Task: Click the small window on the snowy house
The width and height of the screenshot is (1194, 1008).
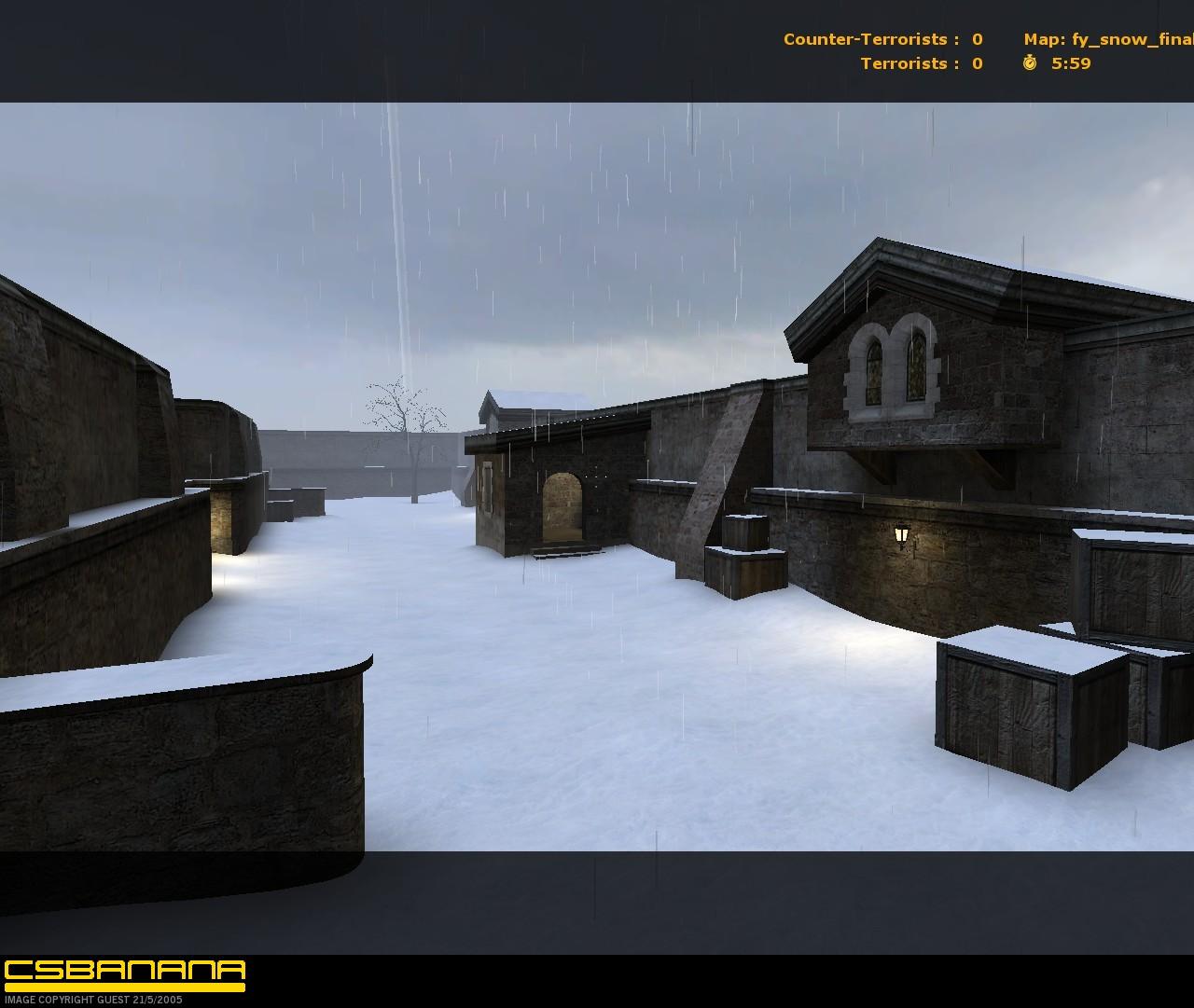Action: tap(488, 488)
